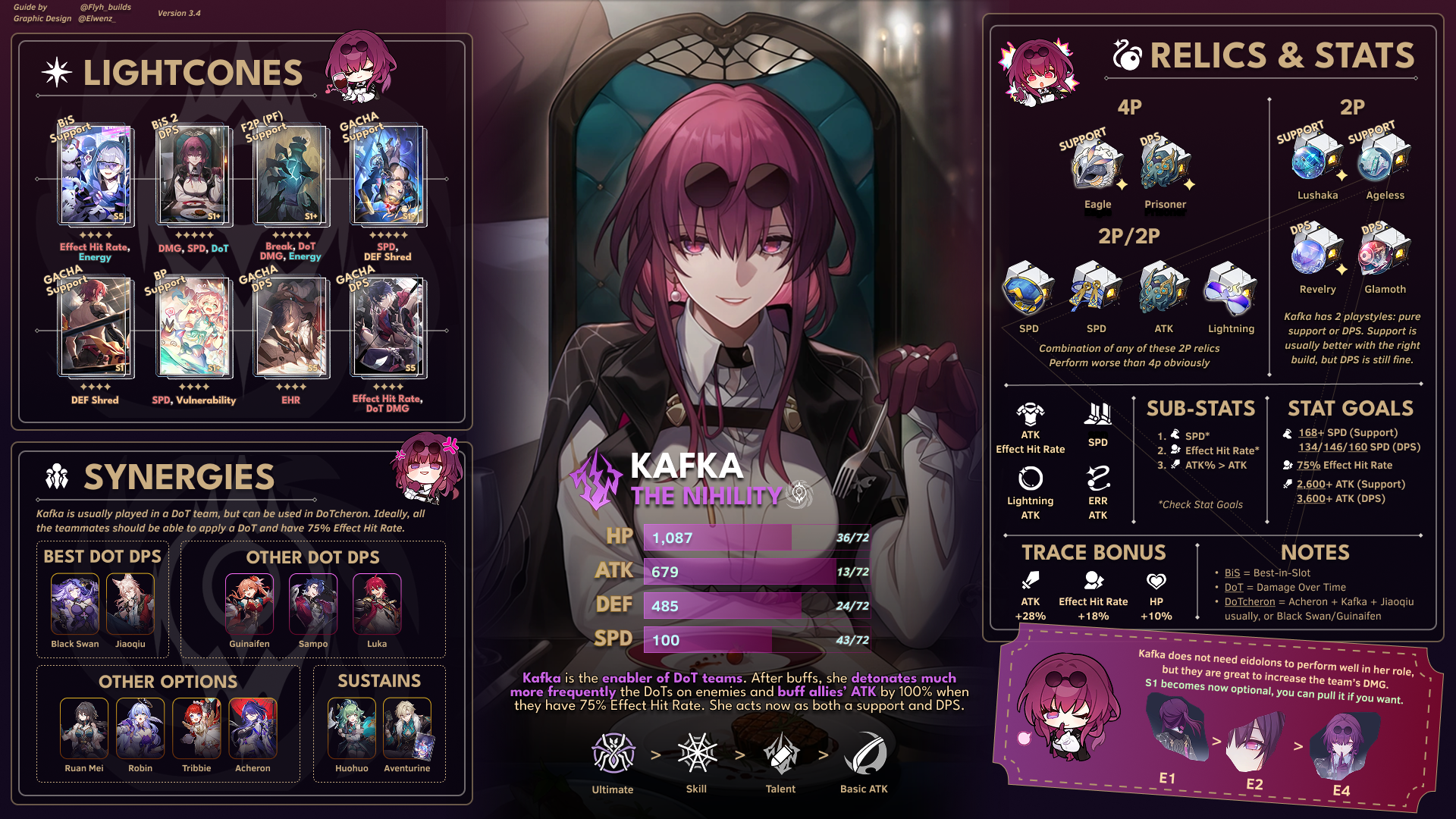This screenshot has height=819, width=1456.
Task: Select the Luka portrait
Action: tap(377, 604)
